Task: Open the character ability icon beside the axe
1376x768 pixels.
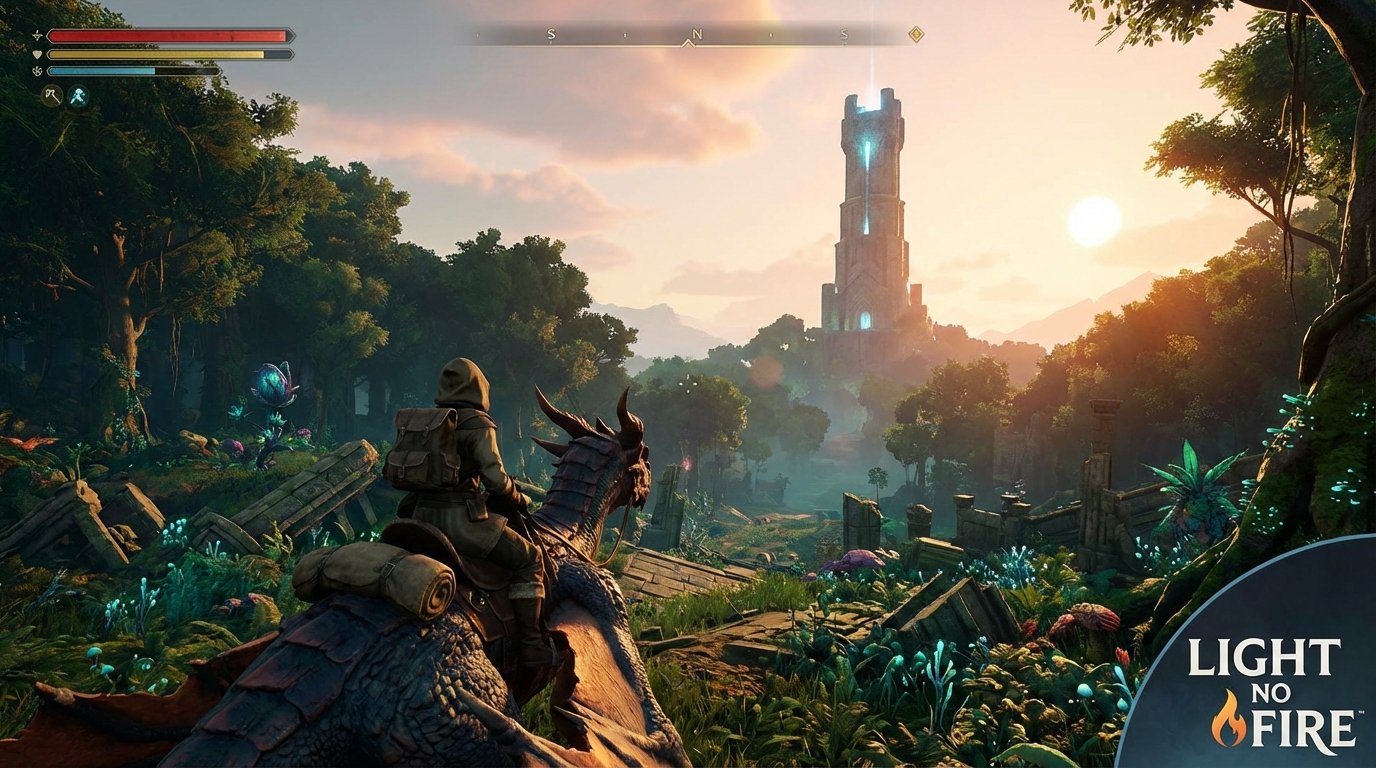Action: [78, 97]
